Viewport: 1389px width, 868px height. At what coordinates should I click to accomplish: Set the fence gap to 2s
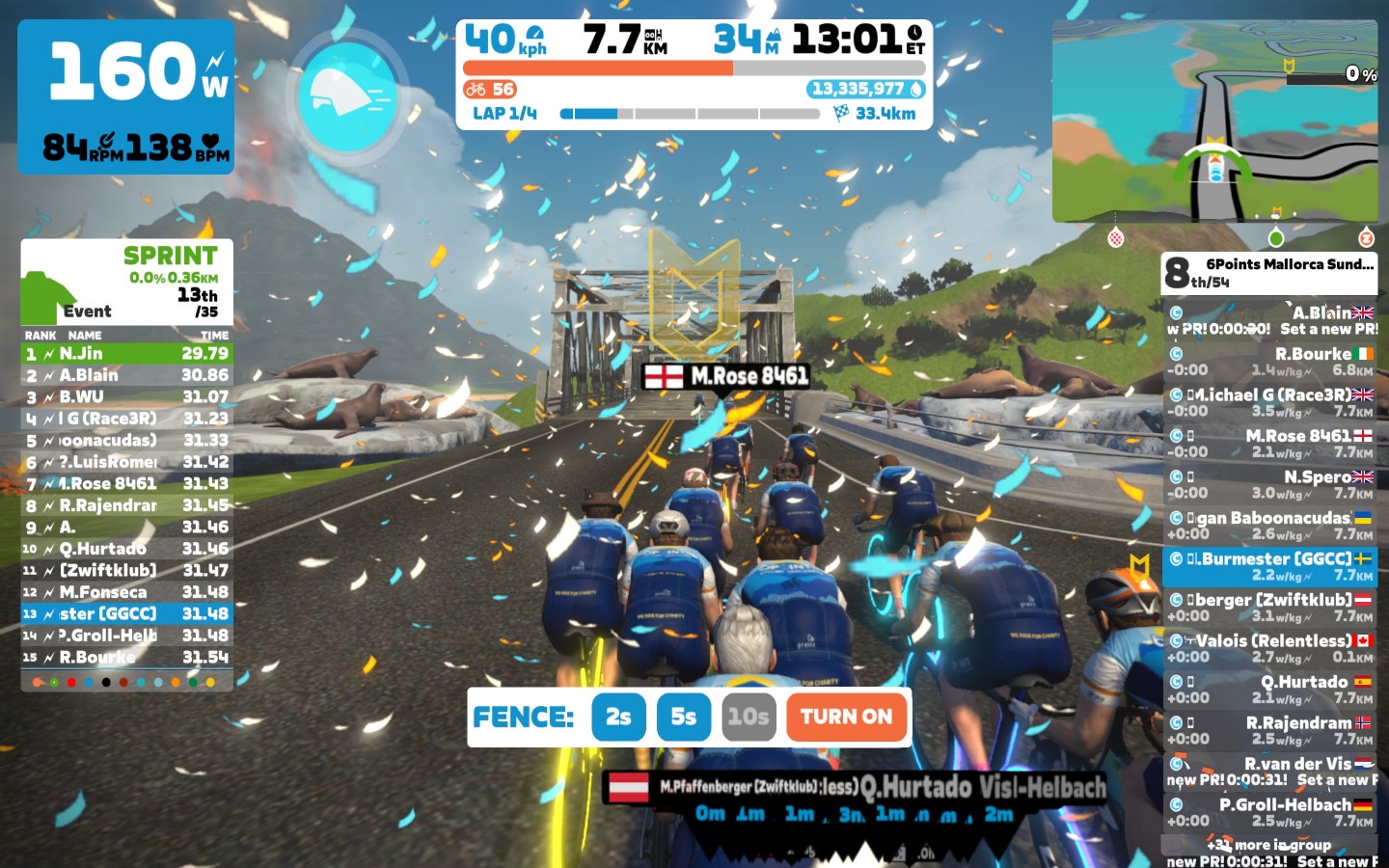tap(618, 717)
